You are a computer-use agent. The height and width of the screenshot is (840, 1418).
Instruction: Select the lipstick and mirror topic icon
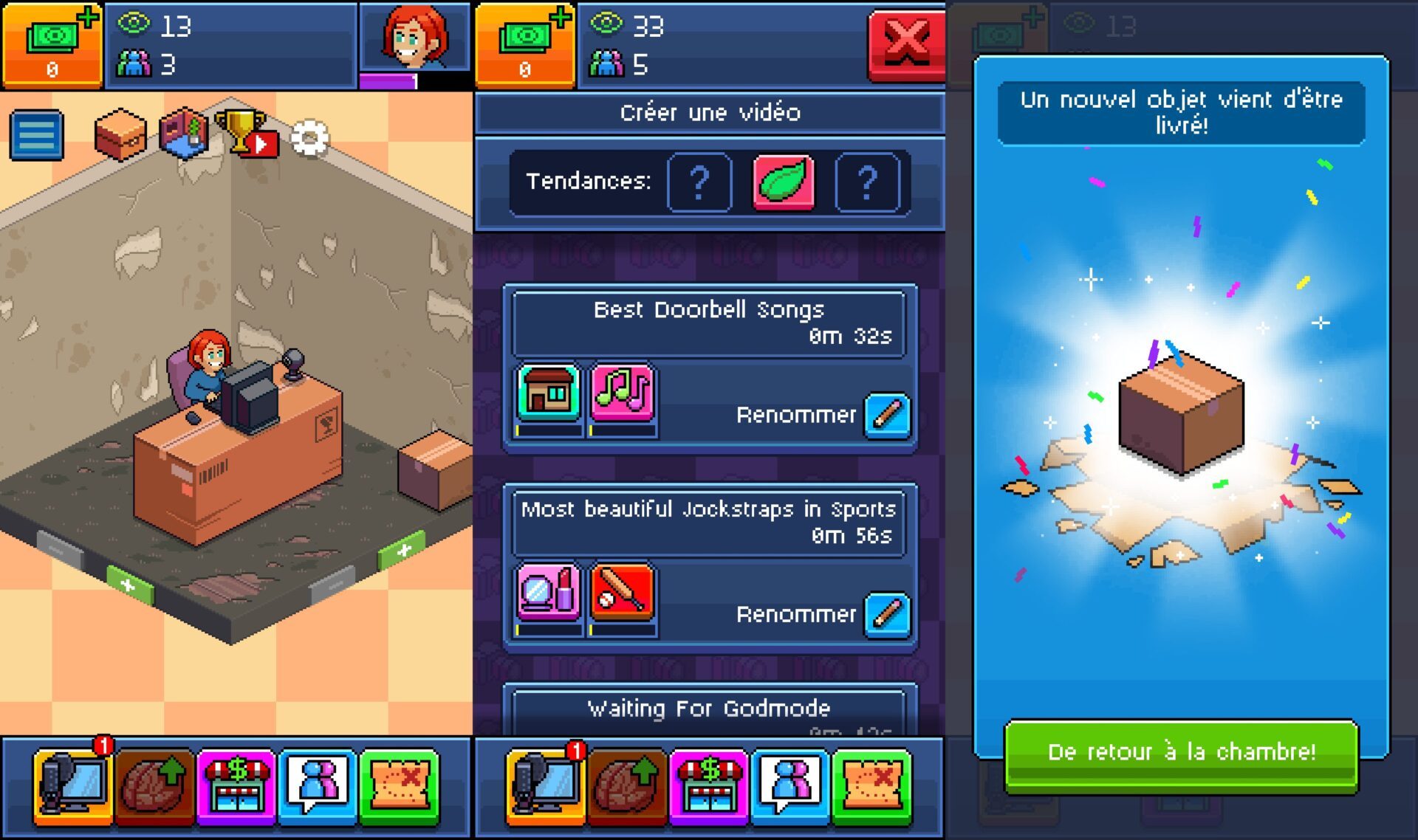pyautogui.click(x=548, y=592)
